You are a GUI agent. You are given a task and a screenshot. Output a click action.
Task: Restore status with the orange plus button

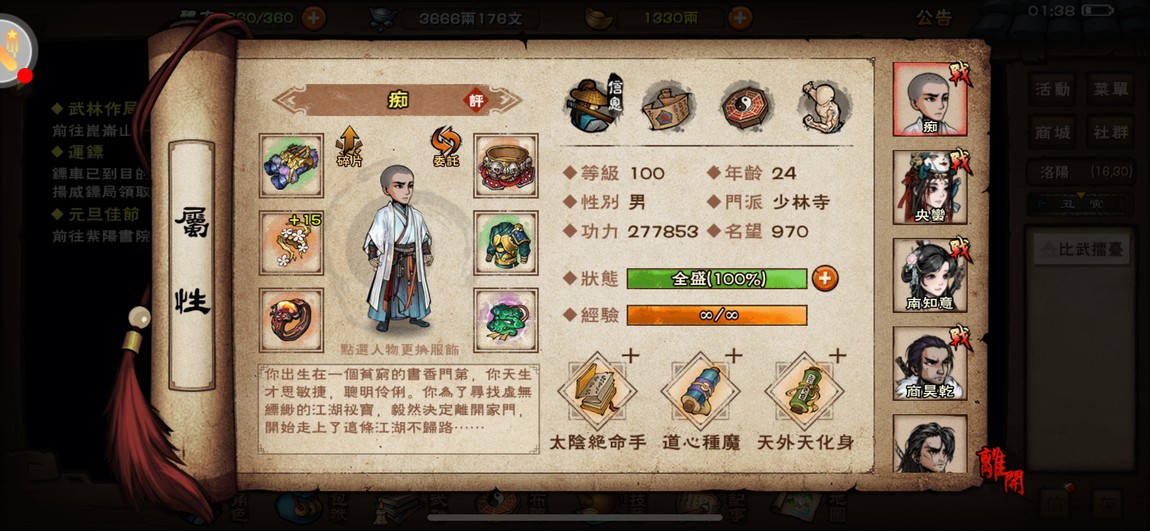point(825,278)
